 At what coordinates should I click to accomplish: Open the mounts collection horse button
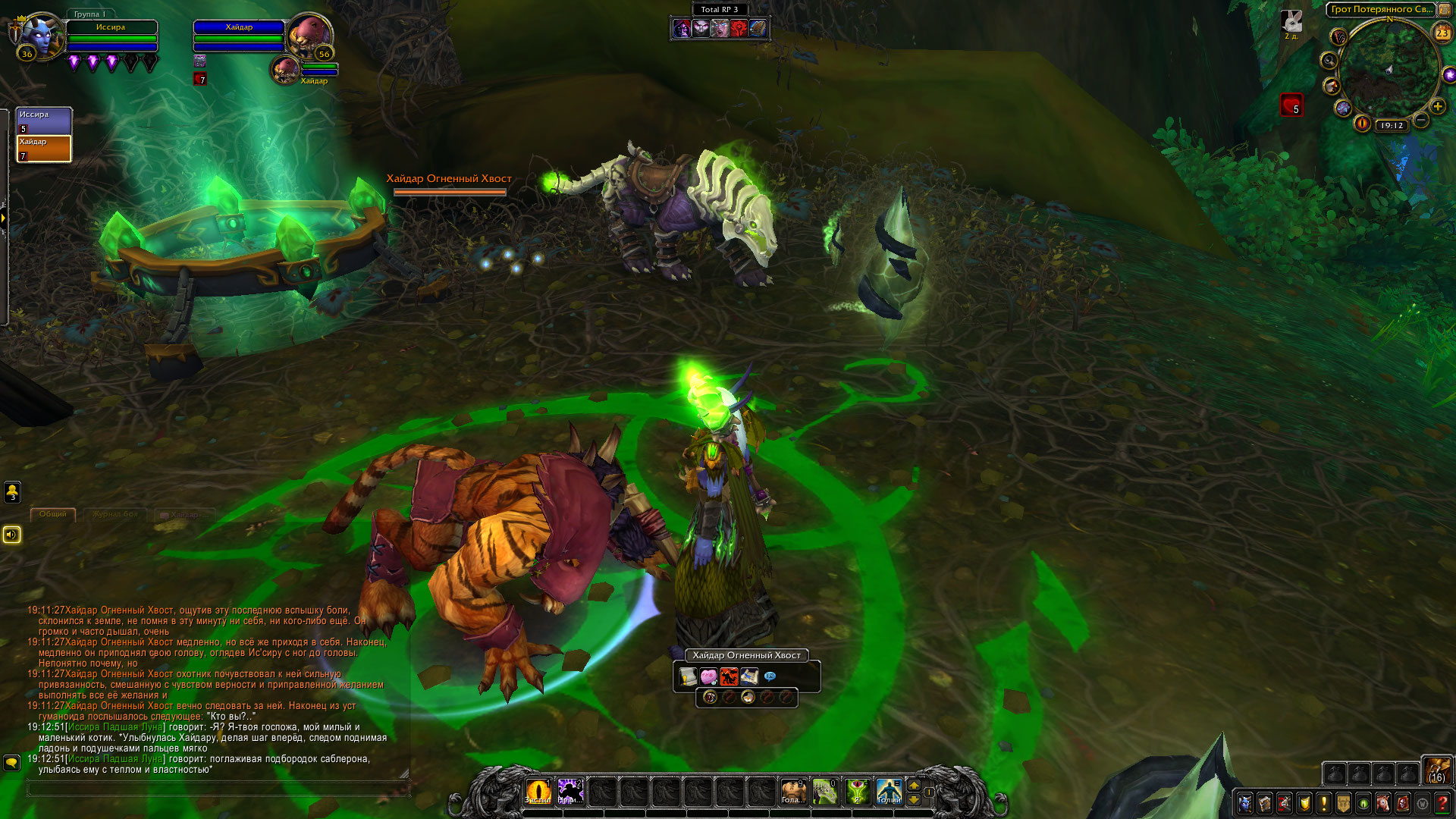tap(1383, 802)
